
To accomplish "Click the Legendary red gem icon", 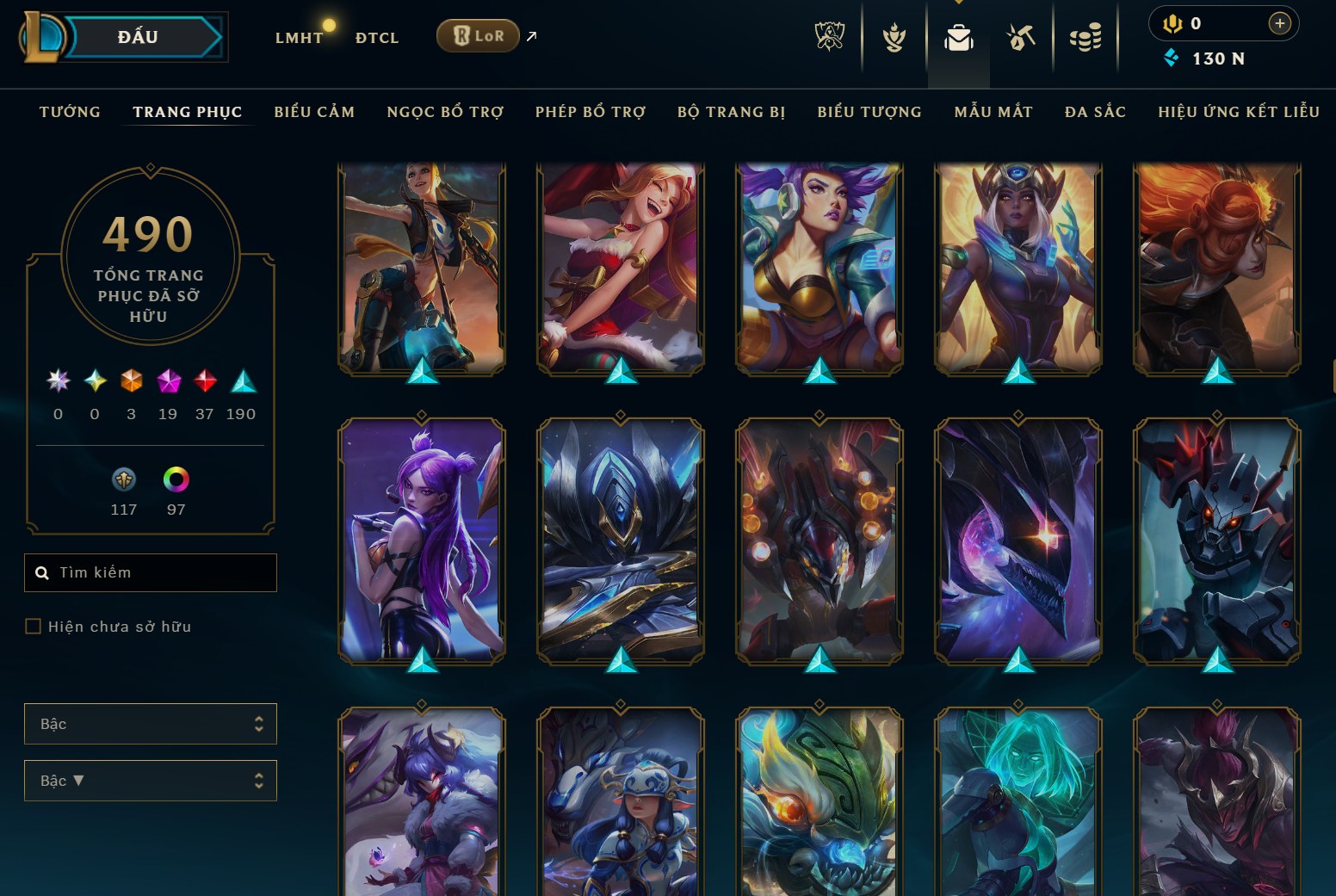I will pyautogui.click(x=204, y=381).
